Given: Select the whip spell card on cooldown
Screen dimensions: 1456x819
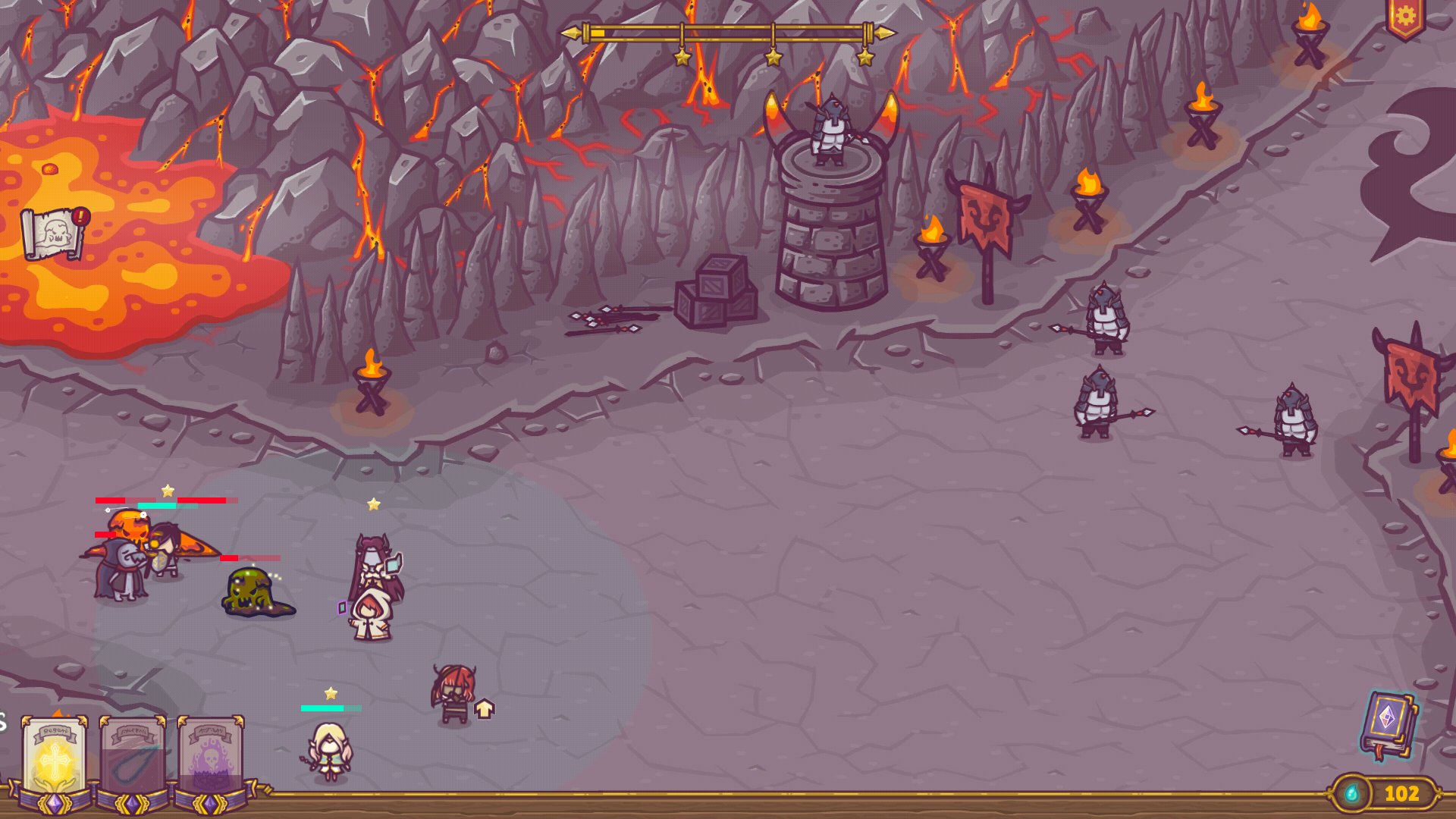Looking at the screenshot, I should [x=133, y=758].
